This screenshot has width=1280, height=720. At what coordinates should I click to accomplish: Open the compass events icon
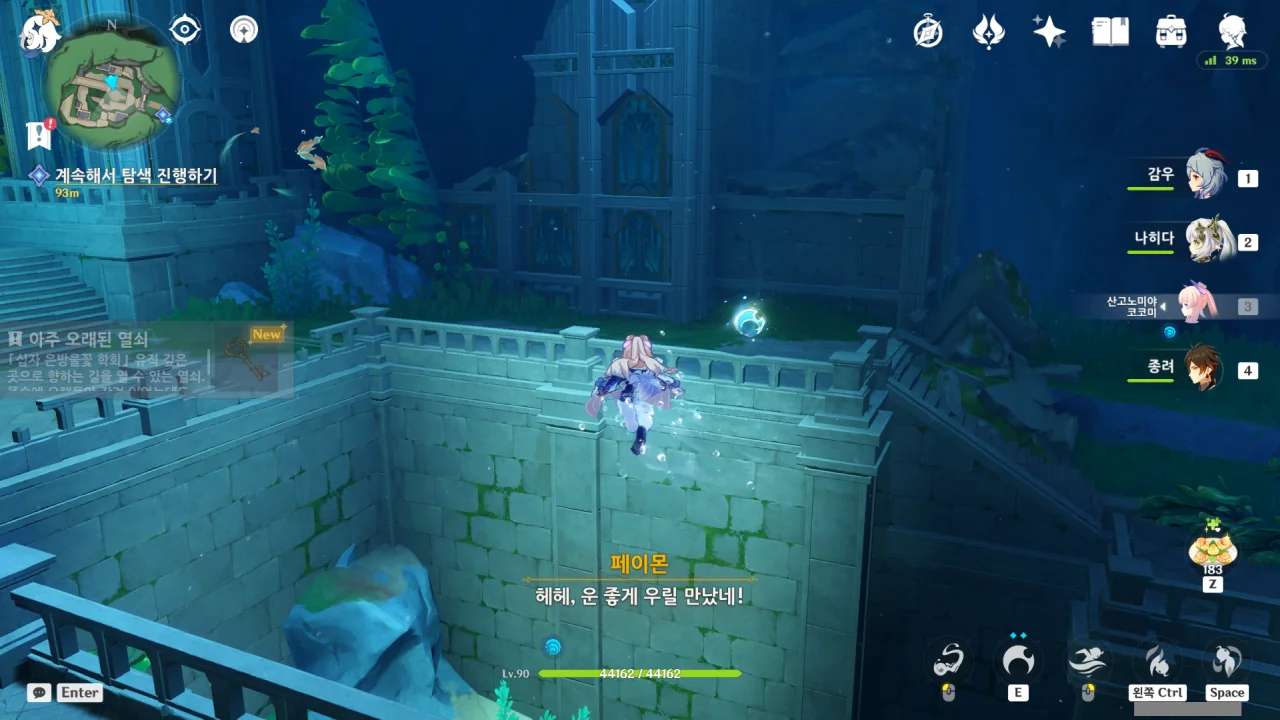[928, 32]
